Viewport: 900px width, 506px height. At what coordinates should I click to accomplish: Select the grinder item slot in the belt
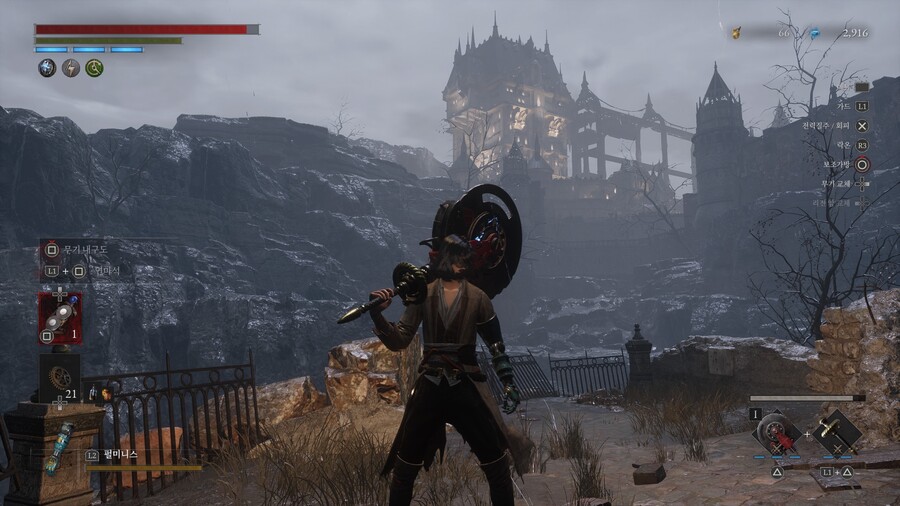(60, 317)
